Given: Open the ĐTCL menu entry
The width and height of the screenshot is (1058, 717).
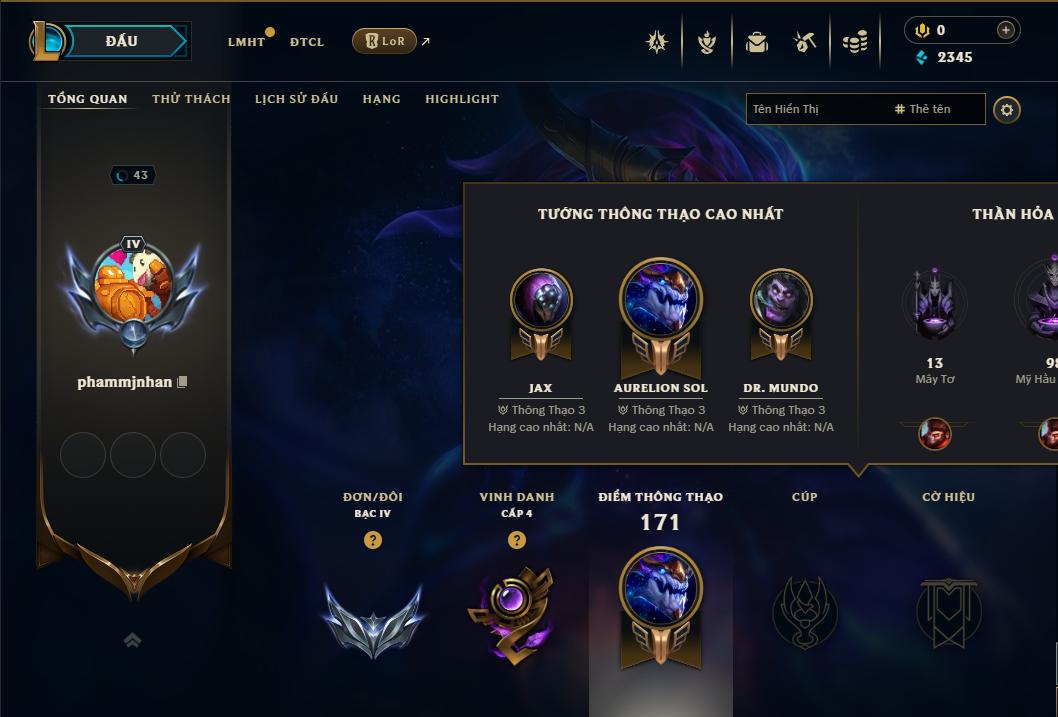Looking at the screenshot, I should [x=307, y=42].
